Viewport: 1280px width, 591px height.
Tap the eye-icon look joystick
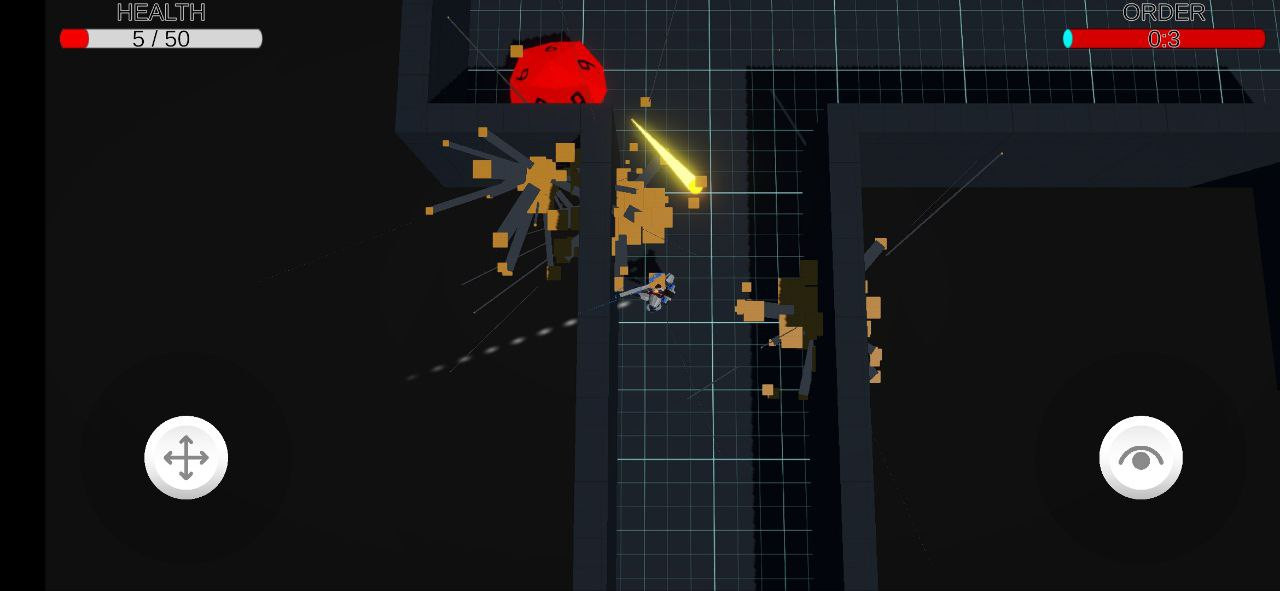[1140, 458]
